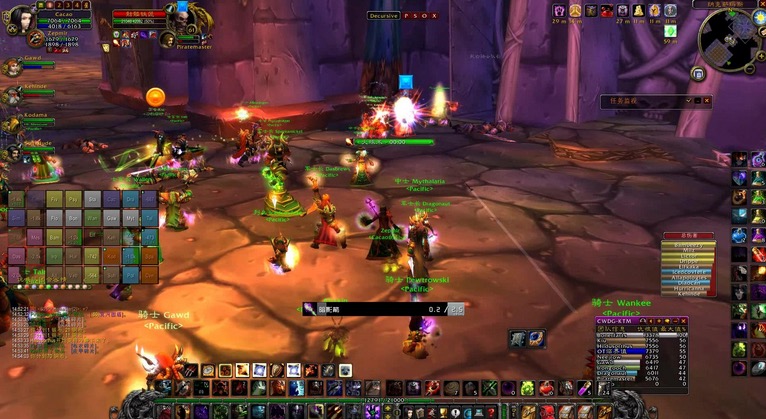Click the blue shield ability icon
Screen dimensions: 766x419
pos(535,339)
